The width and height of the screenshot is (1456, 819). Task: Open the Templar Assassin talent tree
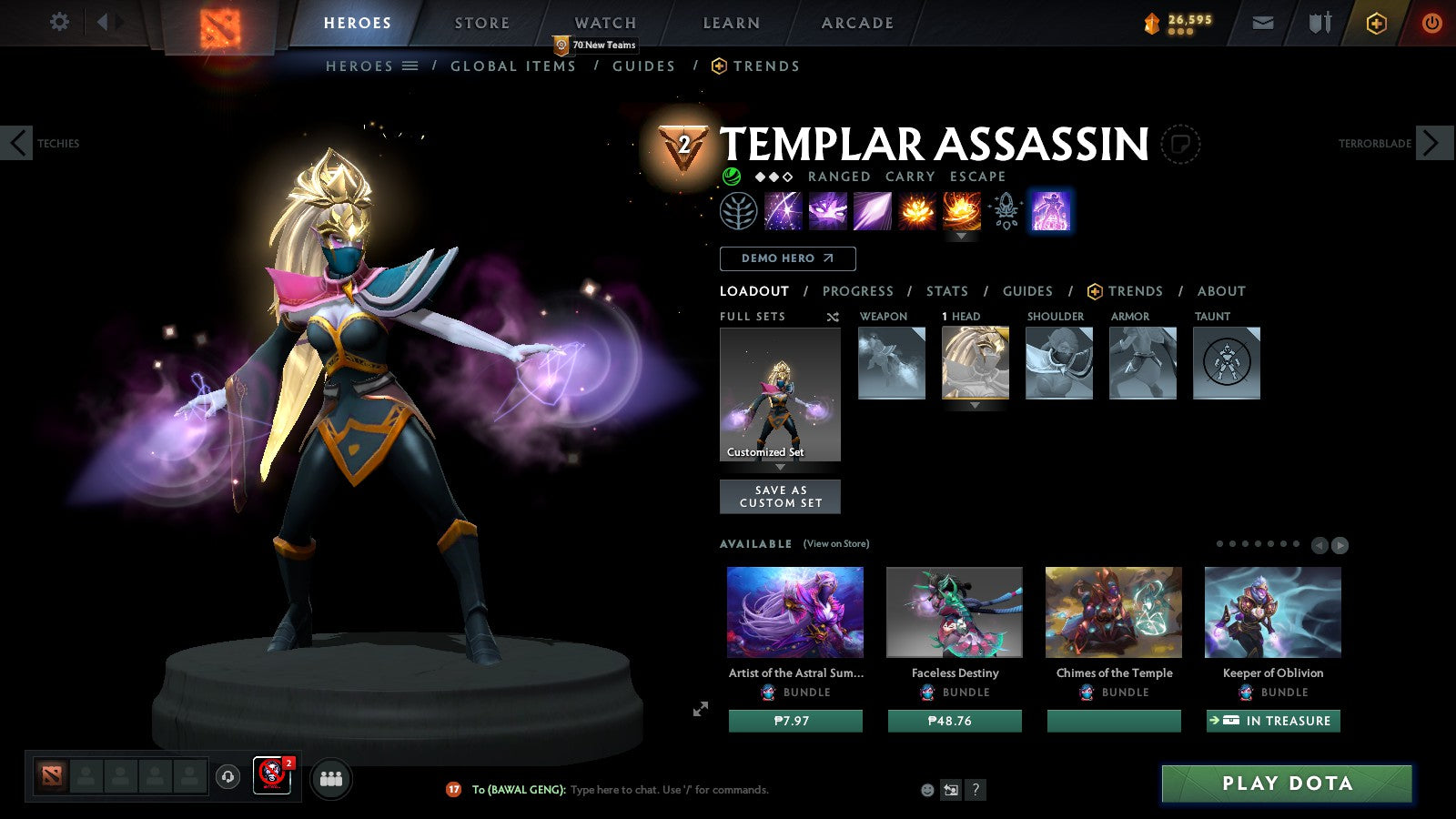coord(737,210)
